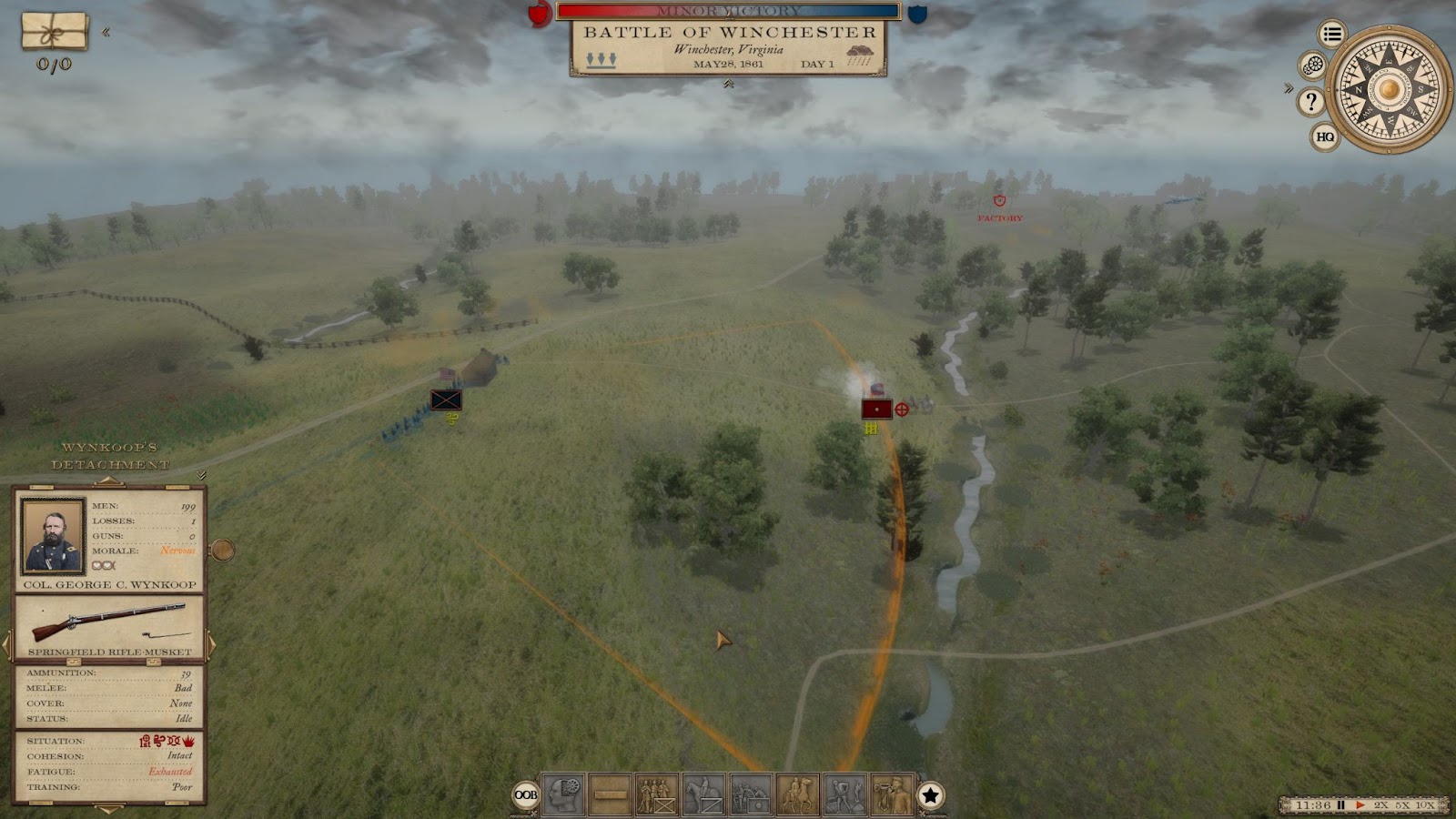Select the artillery units toolbar icon

(x=751, y=794)
